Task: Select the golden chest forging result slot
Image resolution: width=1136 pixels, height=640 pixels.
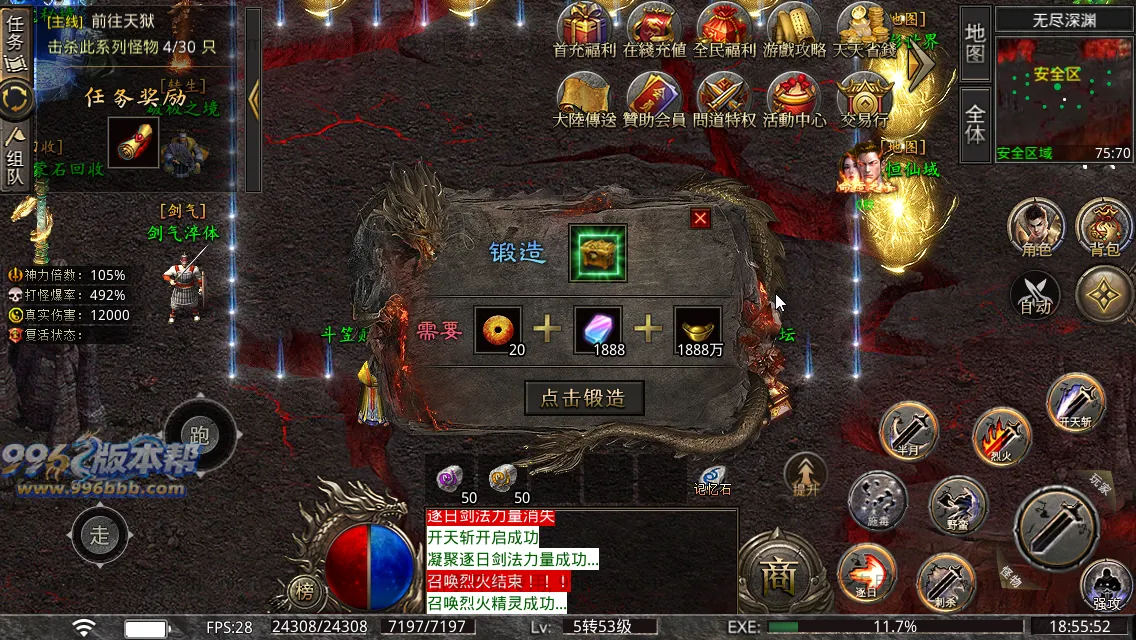Action: tap(597, 253)
